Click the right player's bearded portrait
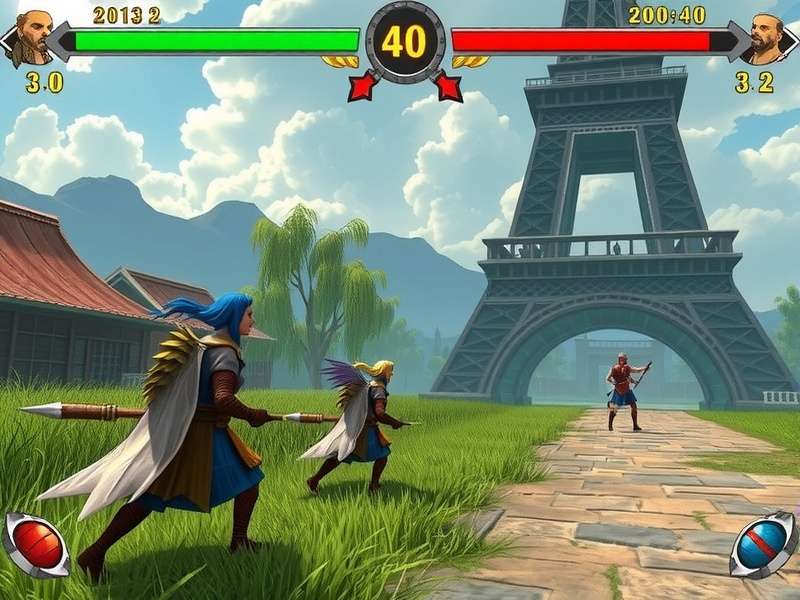The width and height of the screenshot is (800, 600). click(x=768, y=38)
